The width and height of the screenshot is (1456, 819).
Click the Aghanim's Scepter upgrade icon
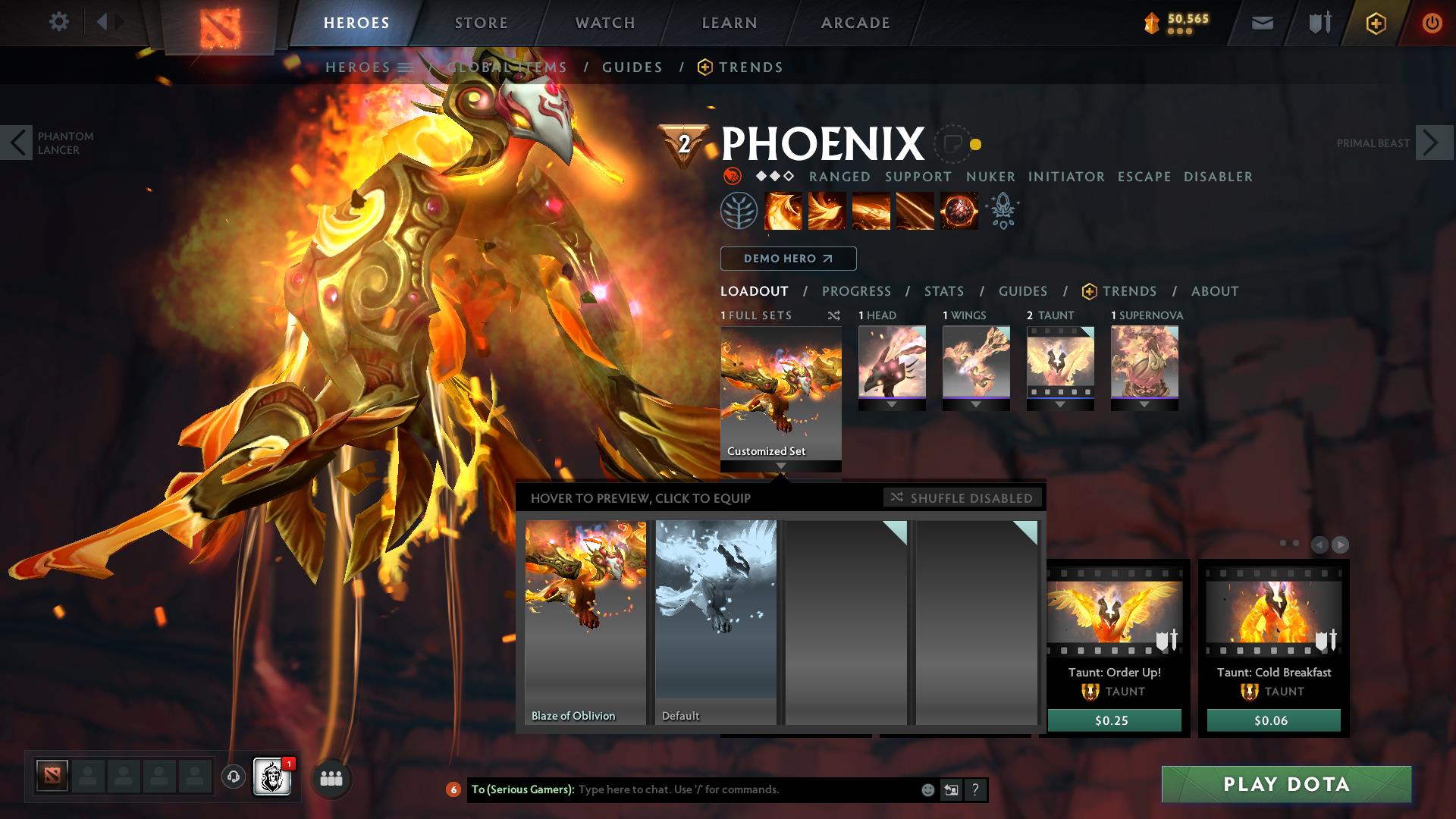(1003, 211)
